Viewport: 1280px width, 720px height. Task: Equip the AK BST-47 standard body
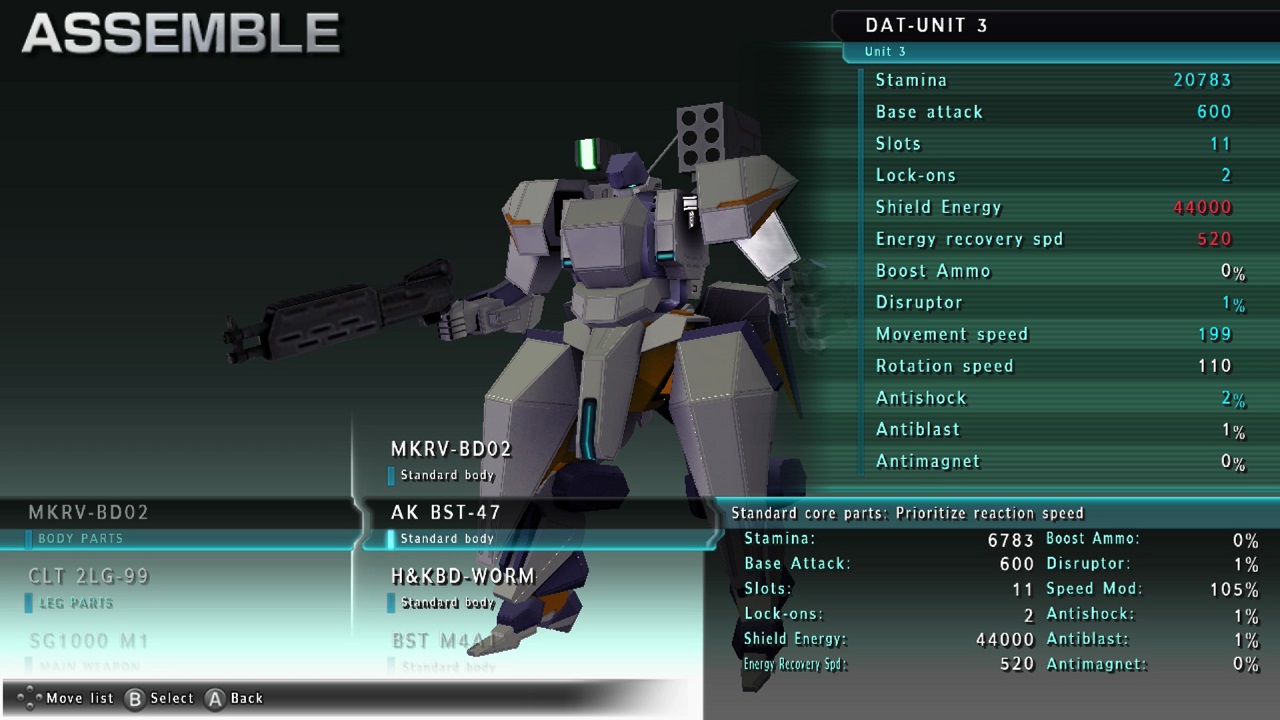[446, 512]
